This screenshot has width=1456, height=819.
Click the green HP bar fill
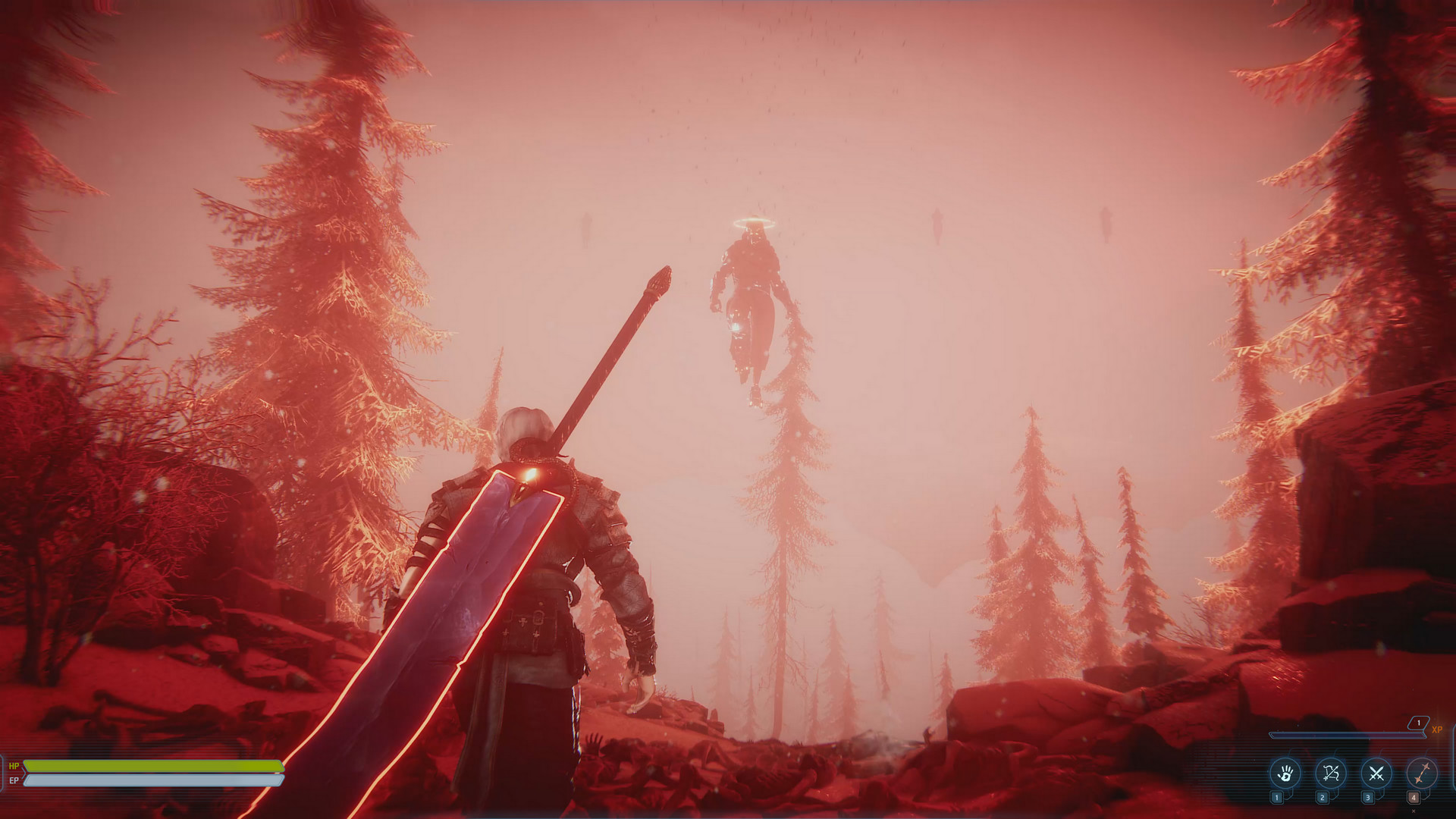click(138, 766)
